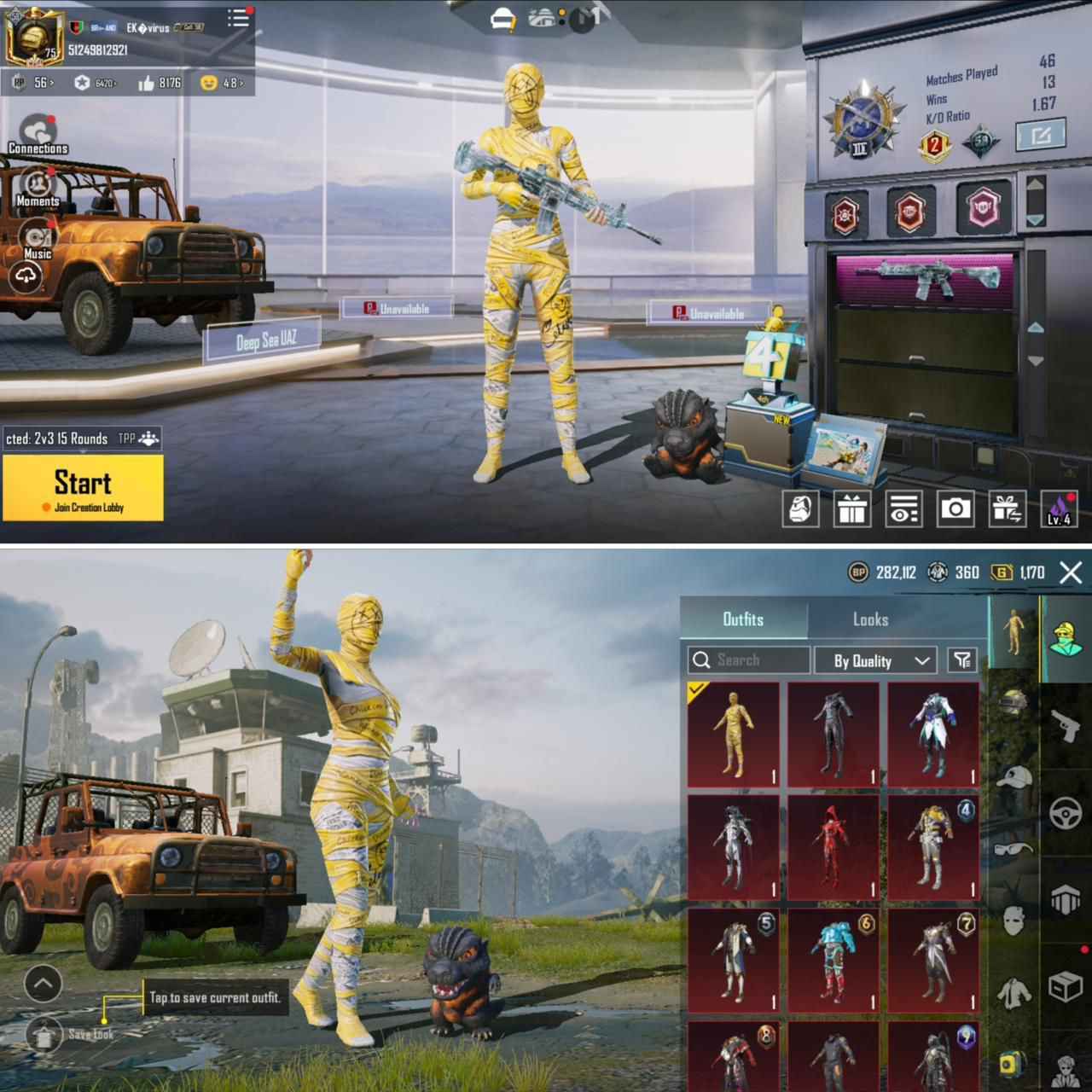Viewport: 1092px width, 1092px height.
Task: Click Join Creation Lobby link
Action: click(88, 507)
